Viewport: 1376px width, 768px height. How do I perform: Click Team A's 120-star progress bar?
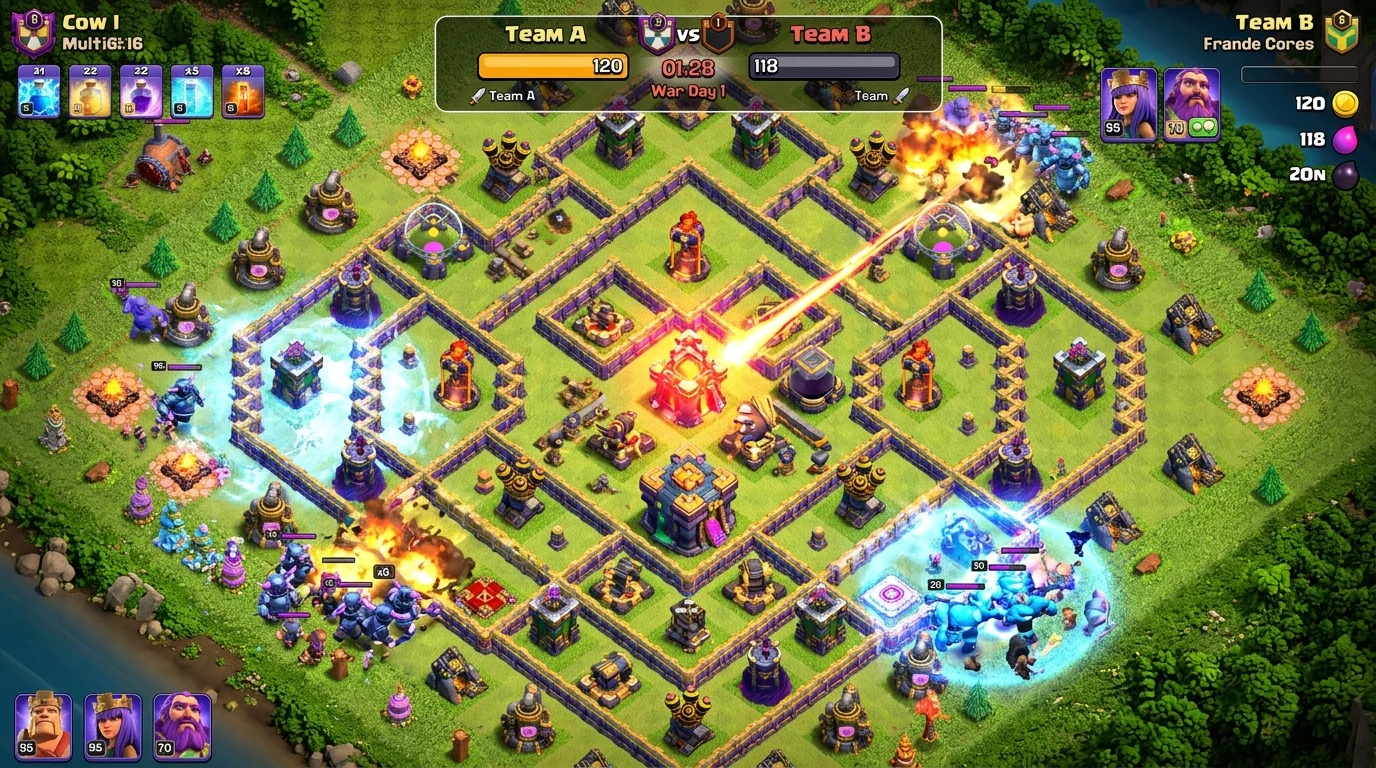553,66
